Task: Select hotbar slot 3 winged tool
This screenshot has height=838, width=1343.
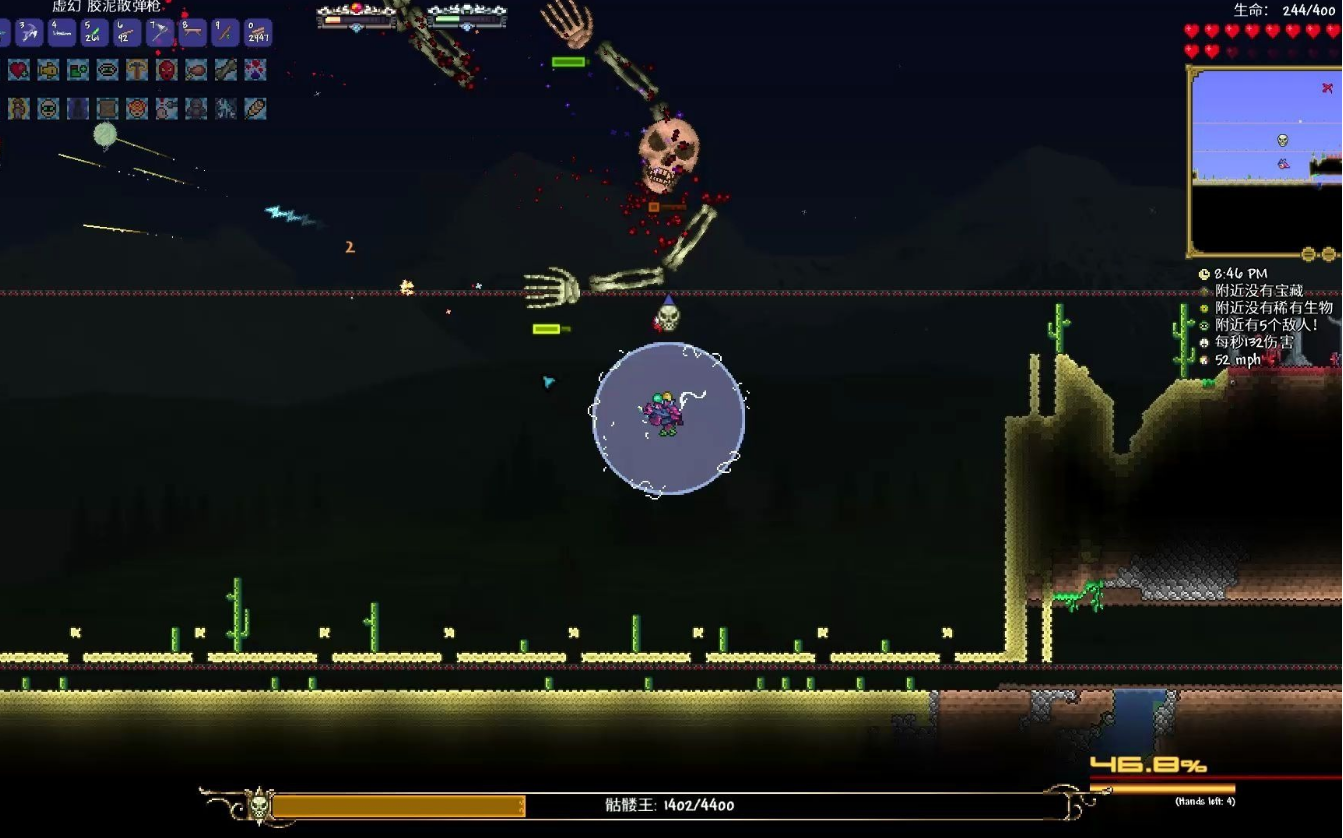Action: (x=29, y=33)
